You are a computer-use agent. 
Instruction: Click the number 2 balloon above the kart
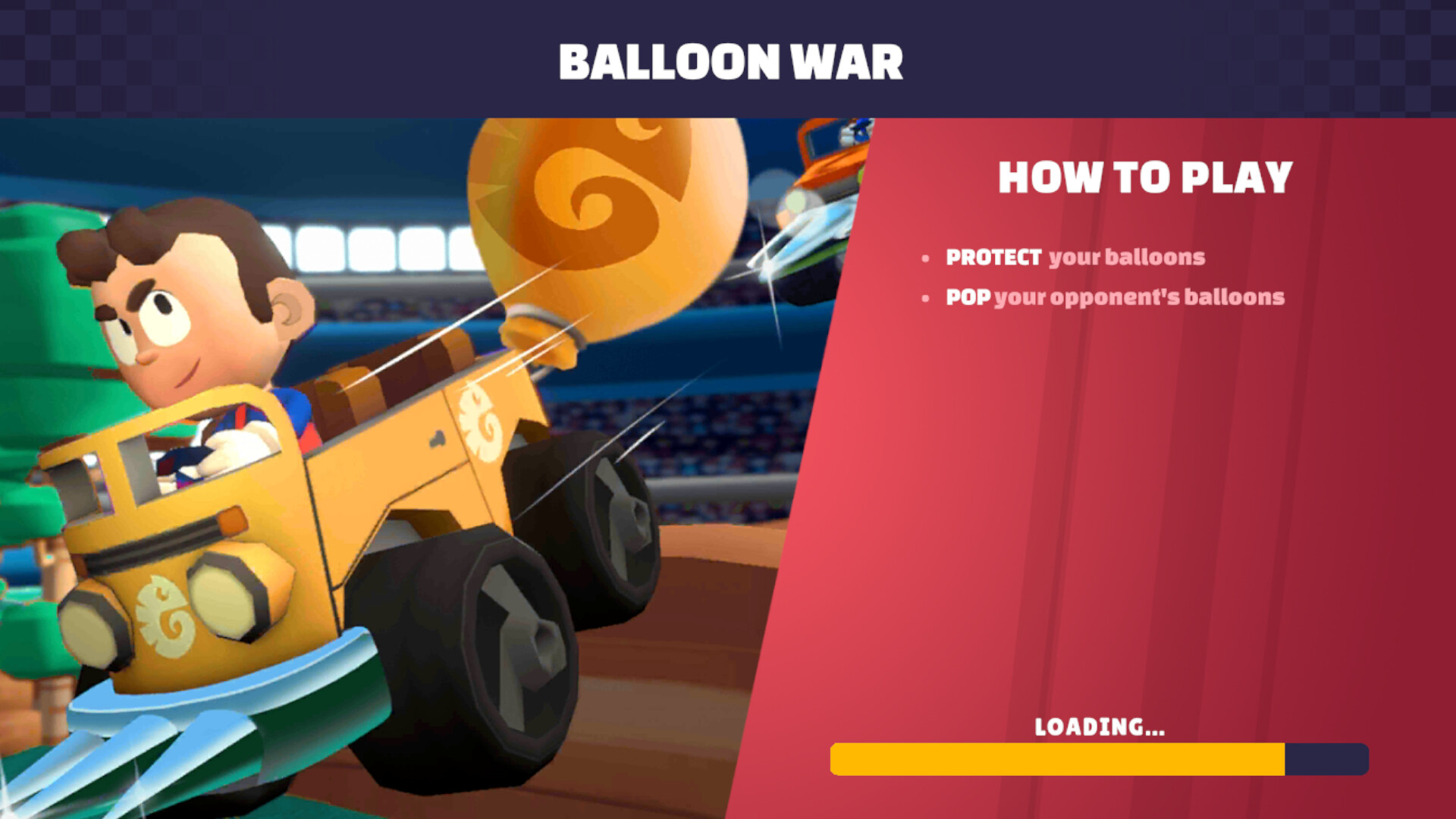607,212
